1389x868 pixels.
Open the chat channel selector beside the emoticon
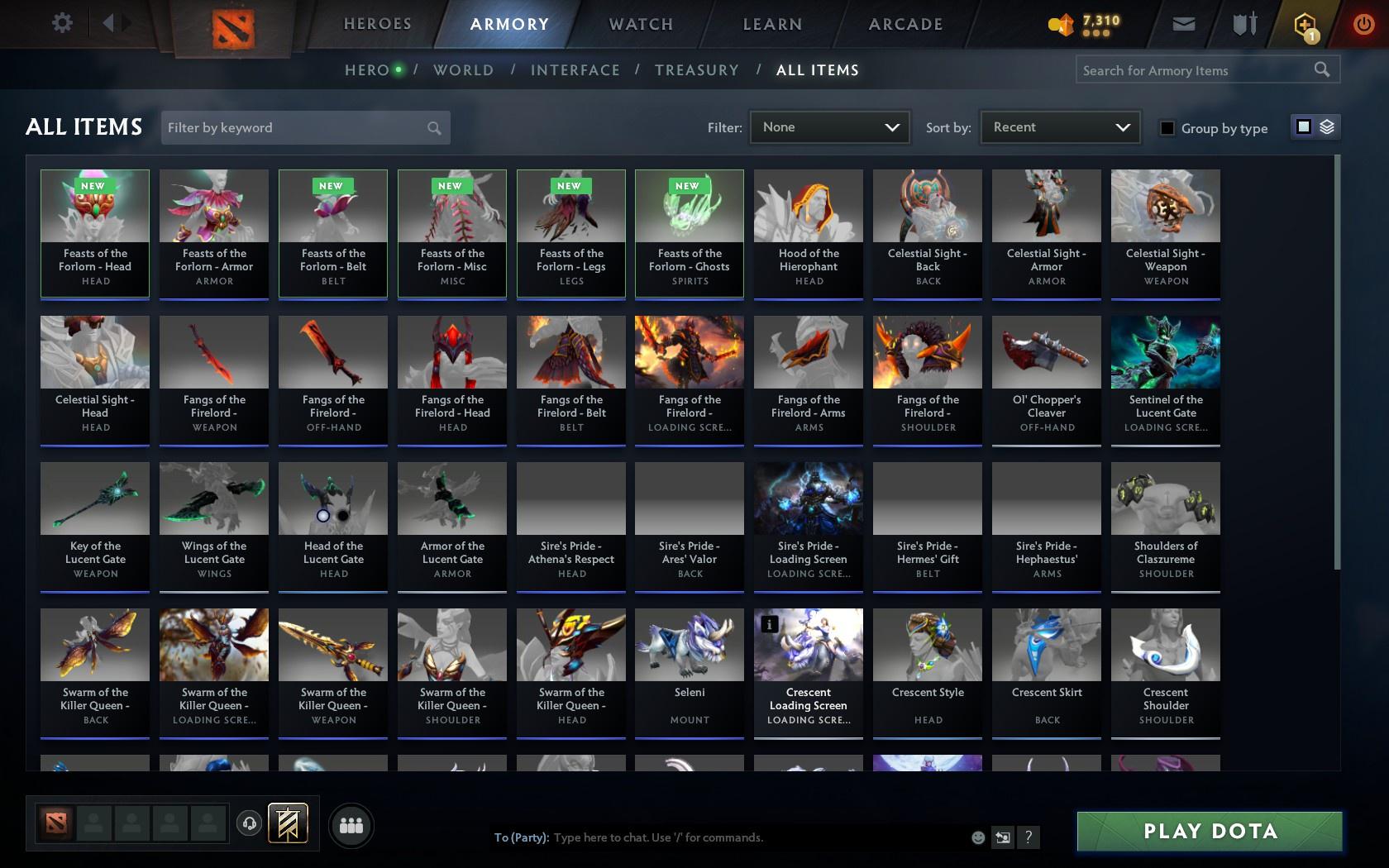[x=1003, y=837]
